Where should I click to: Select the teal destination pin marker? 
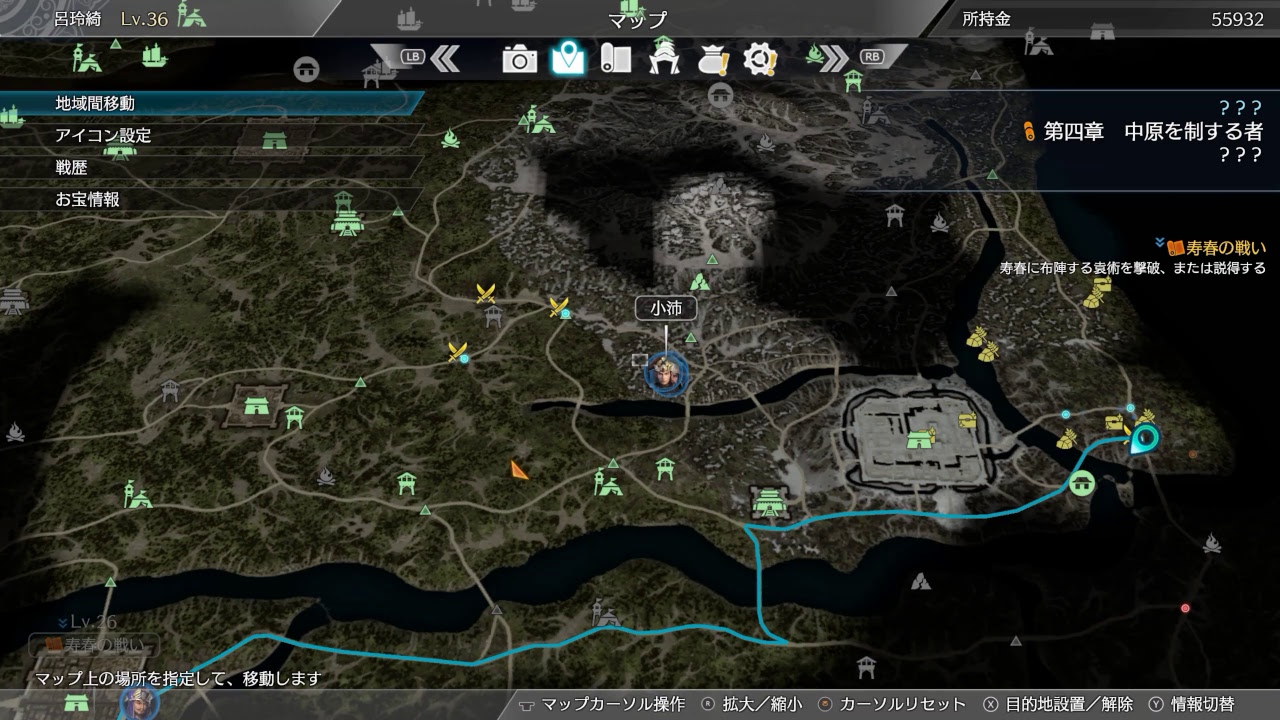coord(1142,438)
